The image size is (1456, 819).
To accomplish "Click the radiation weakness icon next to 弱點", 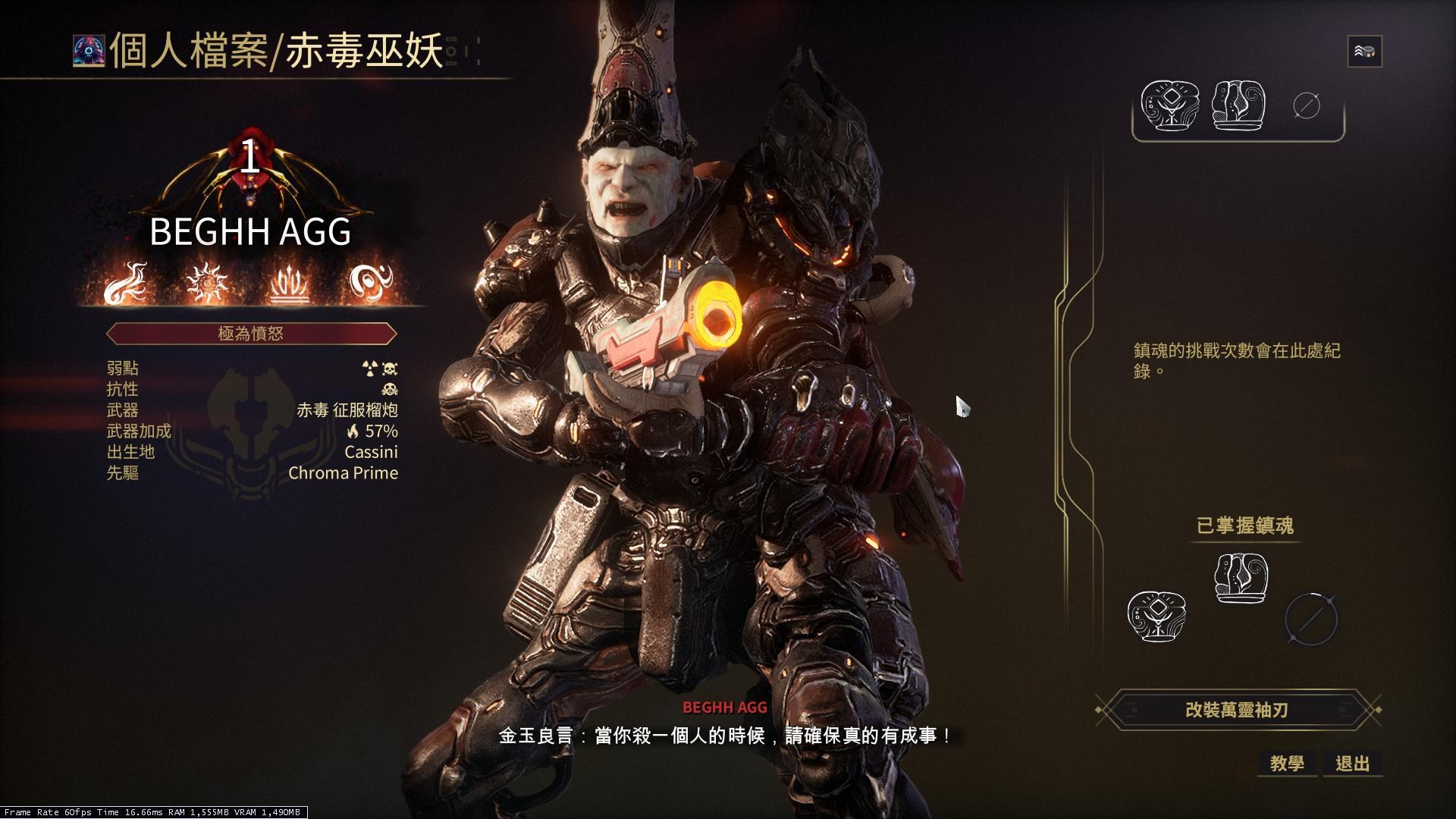I will [x=368, y=369].
